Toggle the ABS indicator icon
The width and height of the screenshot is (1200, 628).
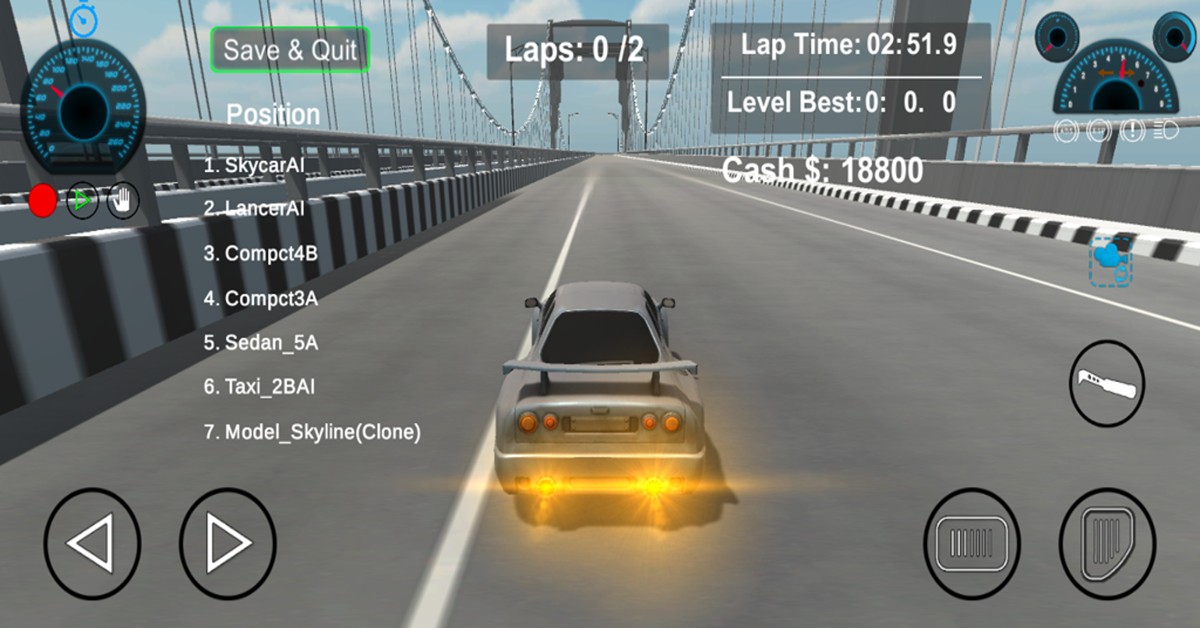click(x=1068, y=129)
